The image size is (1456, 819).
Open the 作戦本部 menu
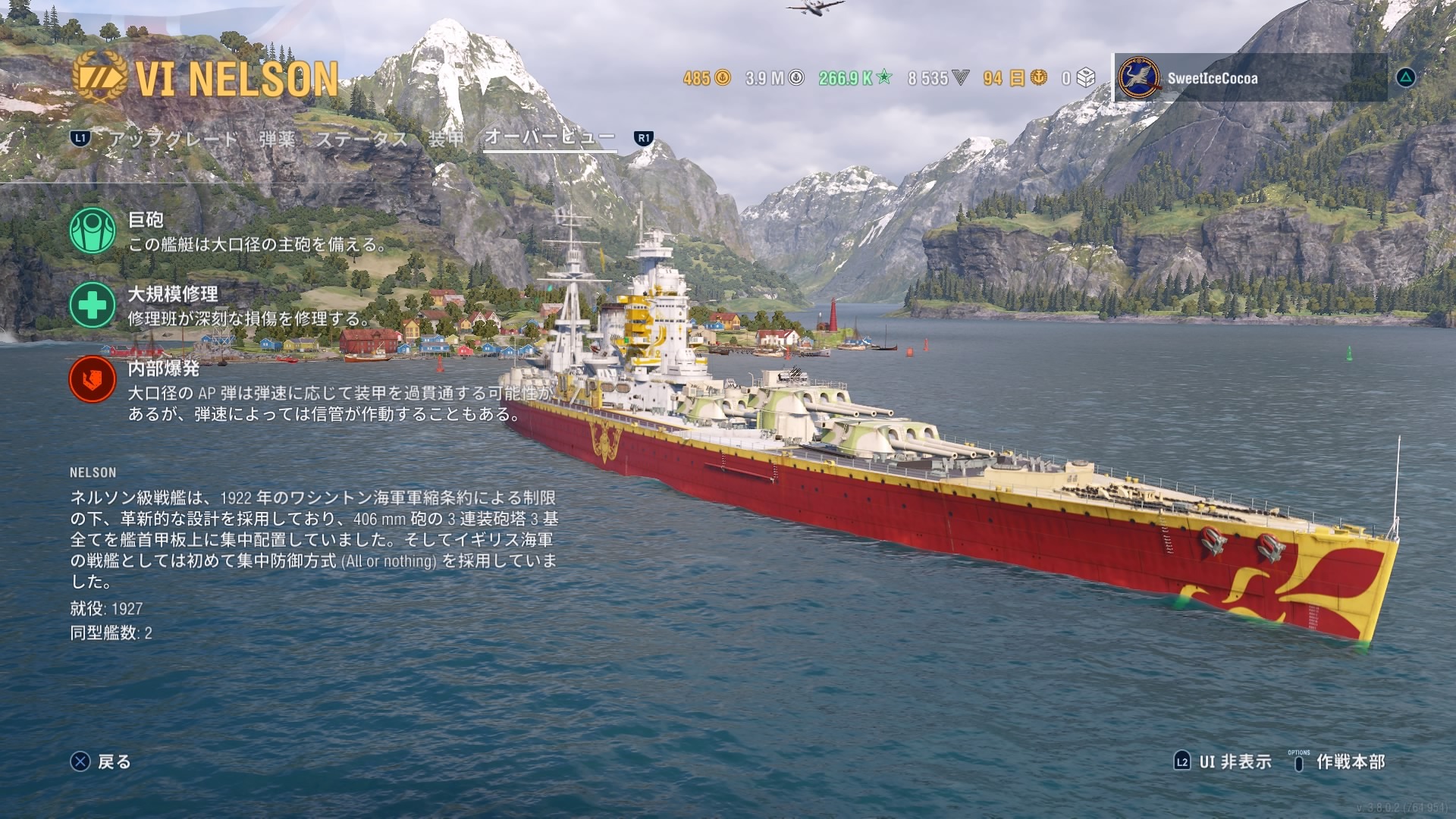(x=1339, y=761)
